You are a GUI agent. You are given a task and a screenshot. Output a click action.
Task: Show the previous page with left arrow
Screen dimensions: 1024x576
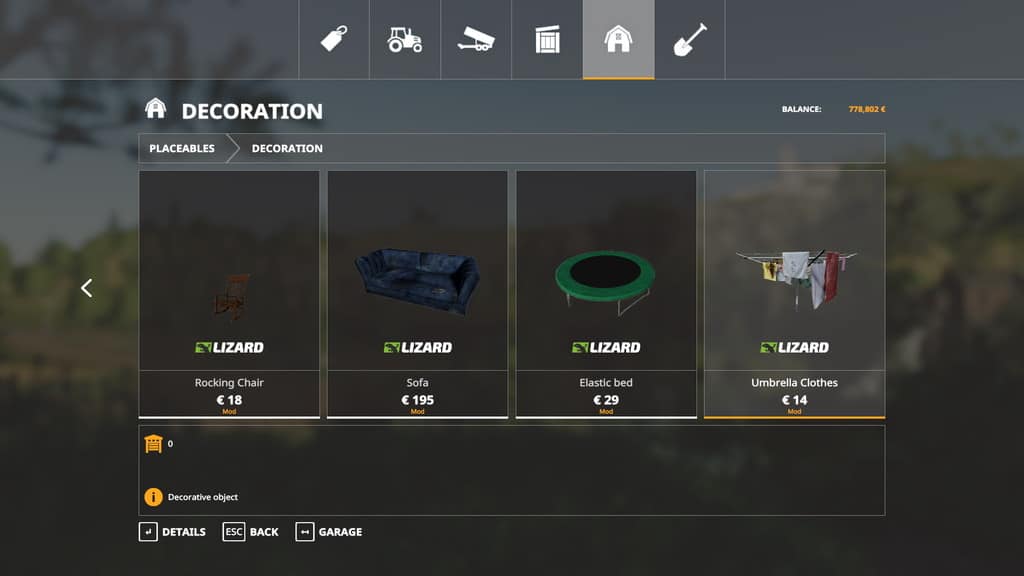86,288
